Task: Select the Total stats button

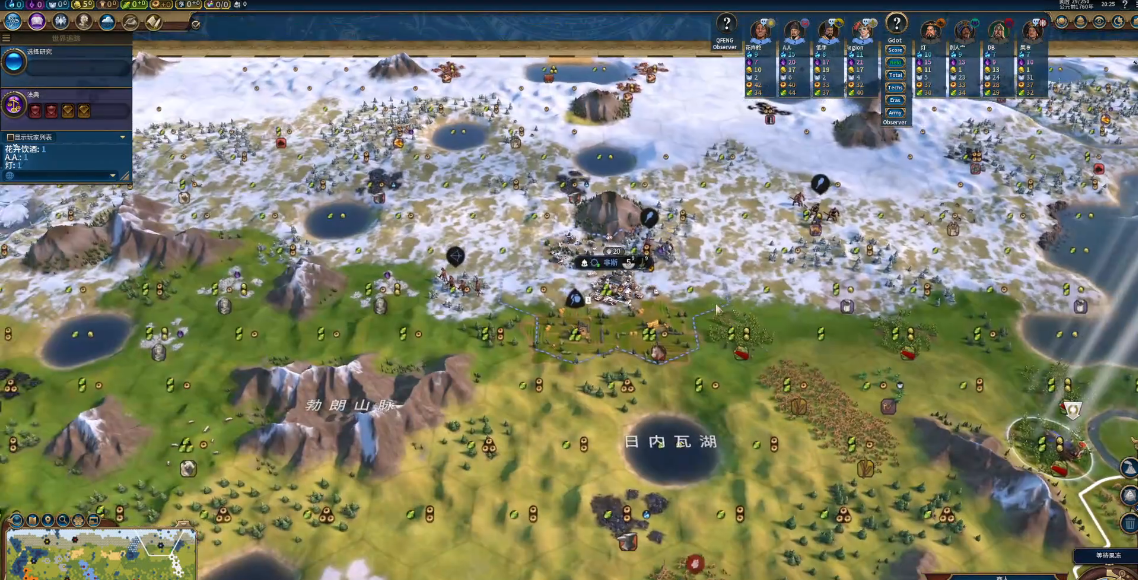Action: click(x=895, y=75)
